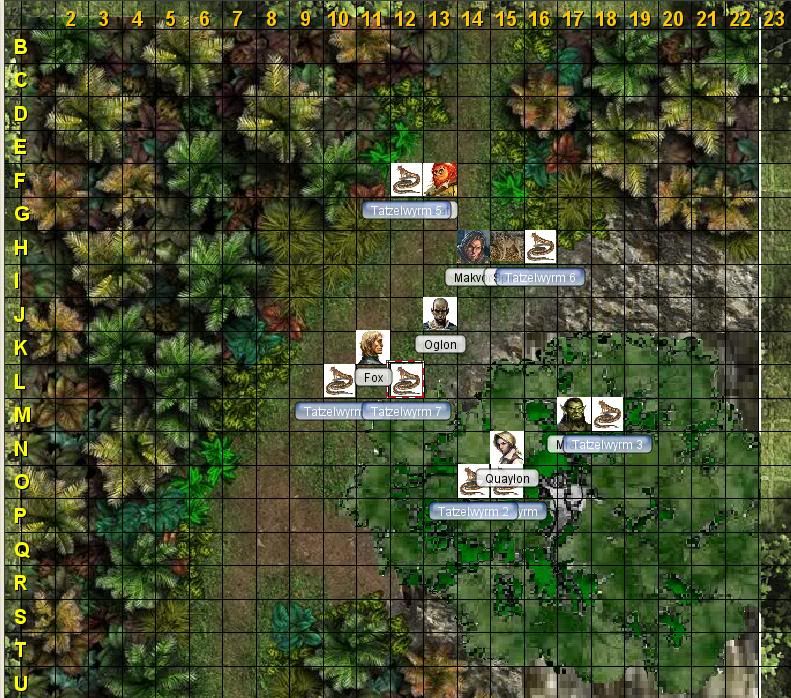
Task: Select the Tatzelwyrm 2 token
Action: pyautogui.click(x=473, y=480)
